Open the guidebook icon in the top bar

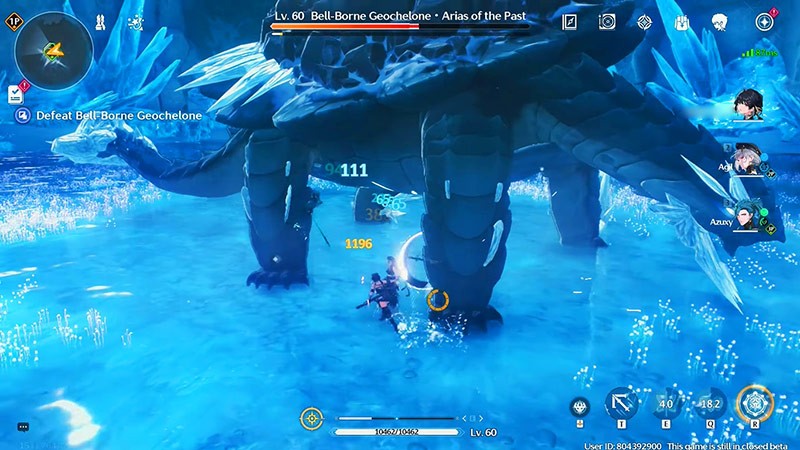570,21
